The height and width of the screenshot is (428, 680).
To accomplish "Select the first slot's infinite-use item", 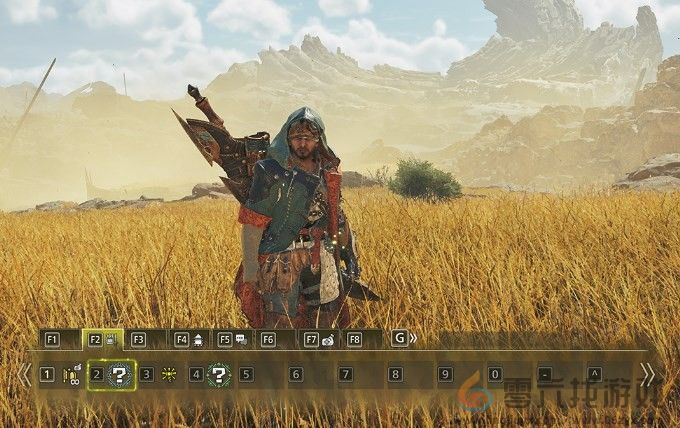I will click(71, 375).
